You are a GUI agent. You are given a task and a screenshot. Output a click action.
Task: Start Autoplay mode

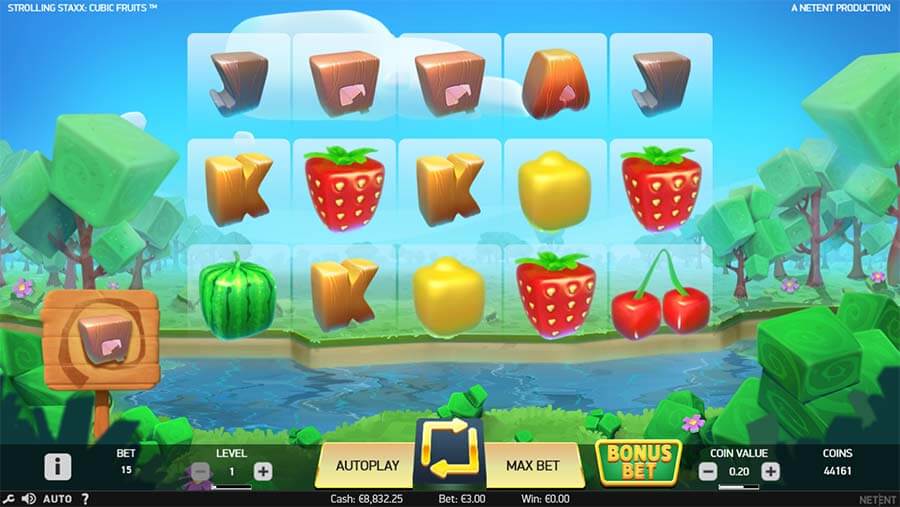(367, 465)
